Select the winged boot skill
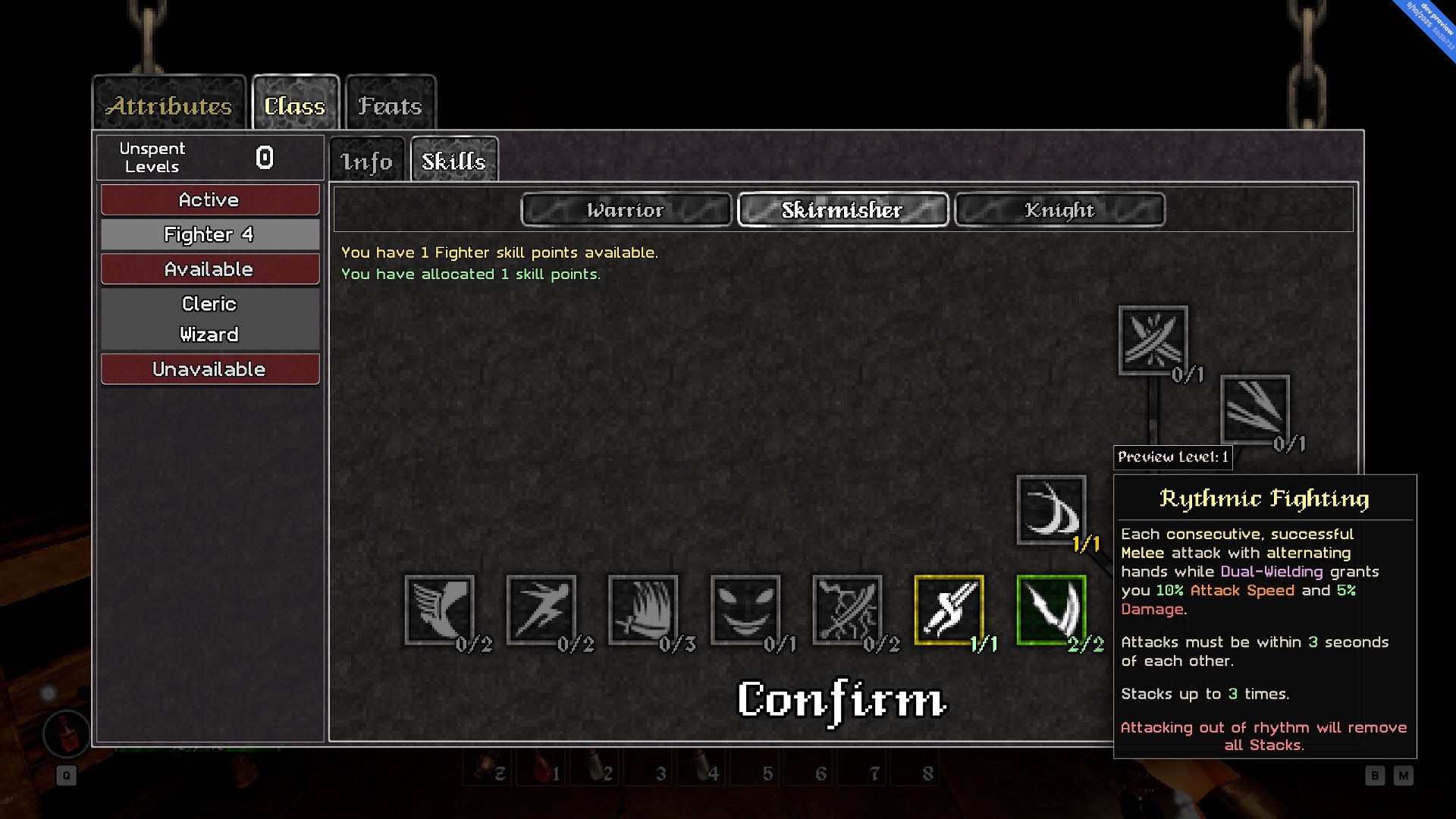The image size is (1456, 819). click(x=440, y=610)
